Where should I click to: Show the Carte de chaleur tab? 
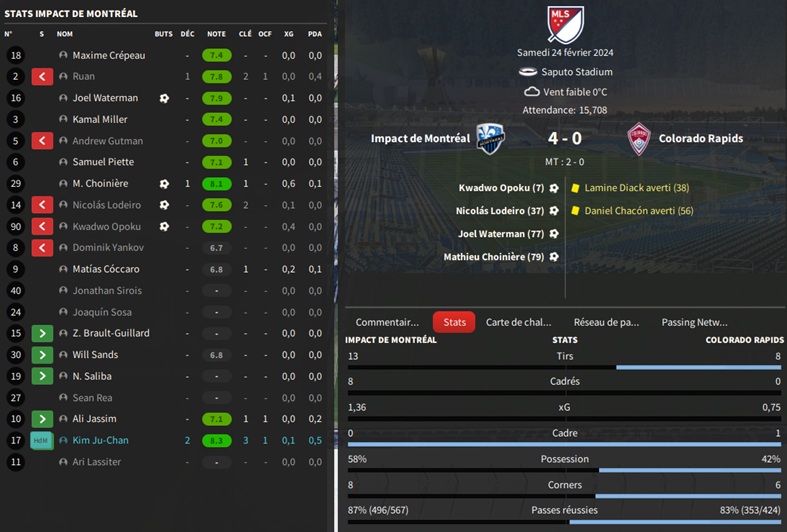click(x=518, y=322)
